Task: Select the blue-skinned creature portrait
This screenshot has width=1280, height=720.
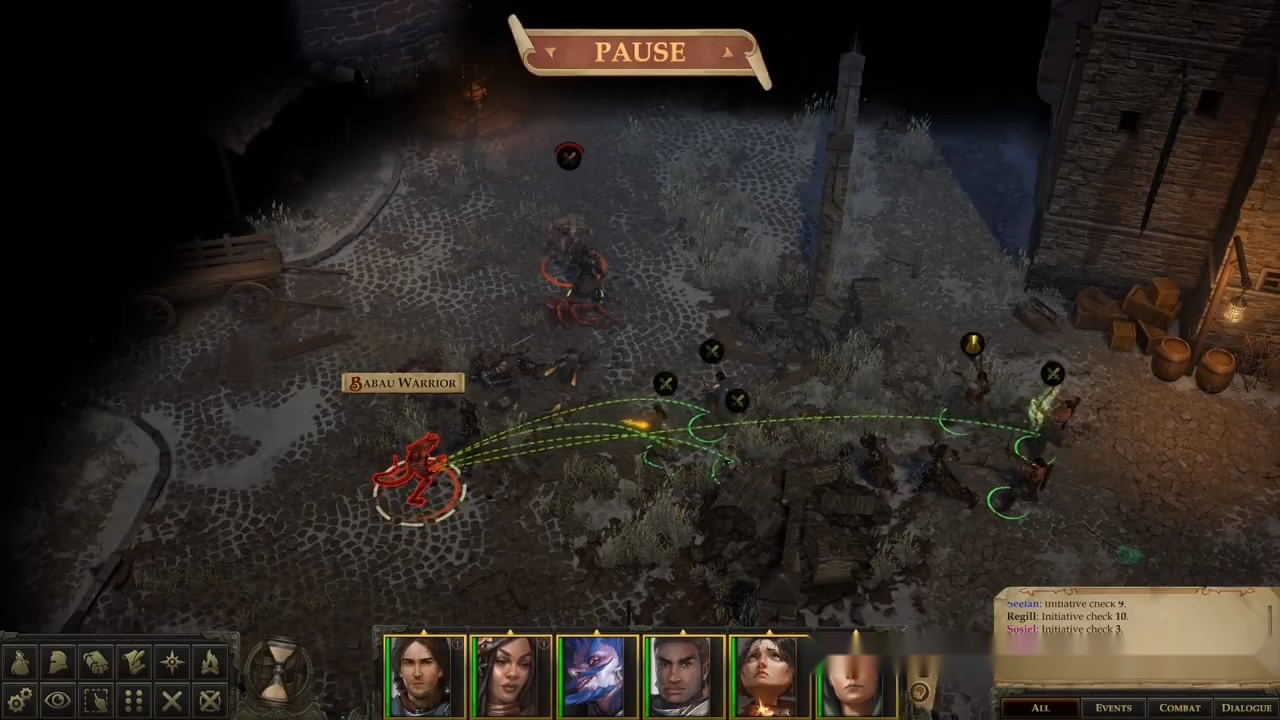Action: [x=597, y=677]
